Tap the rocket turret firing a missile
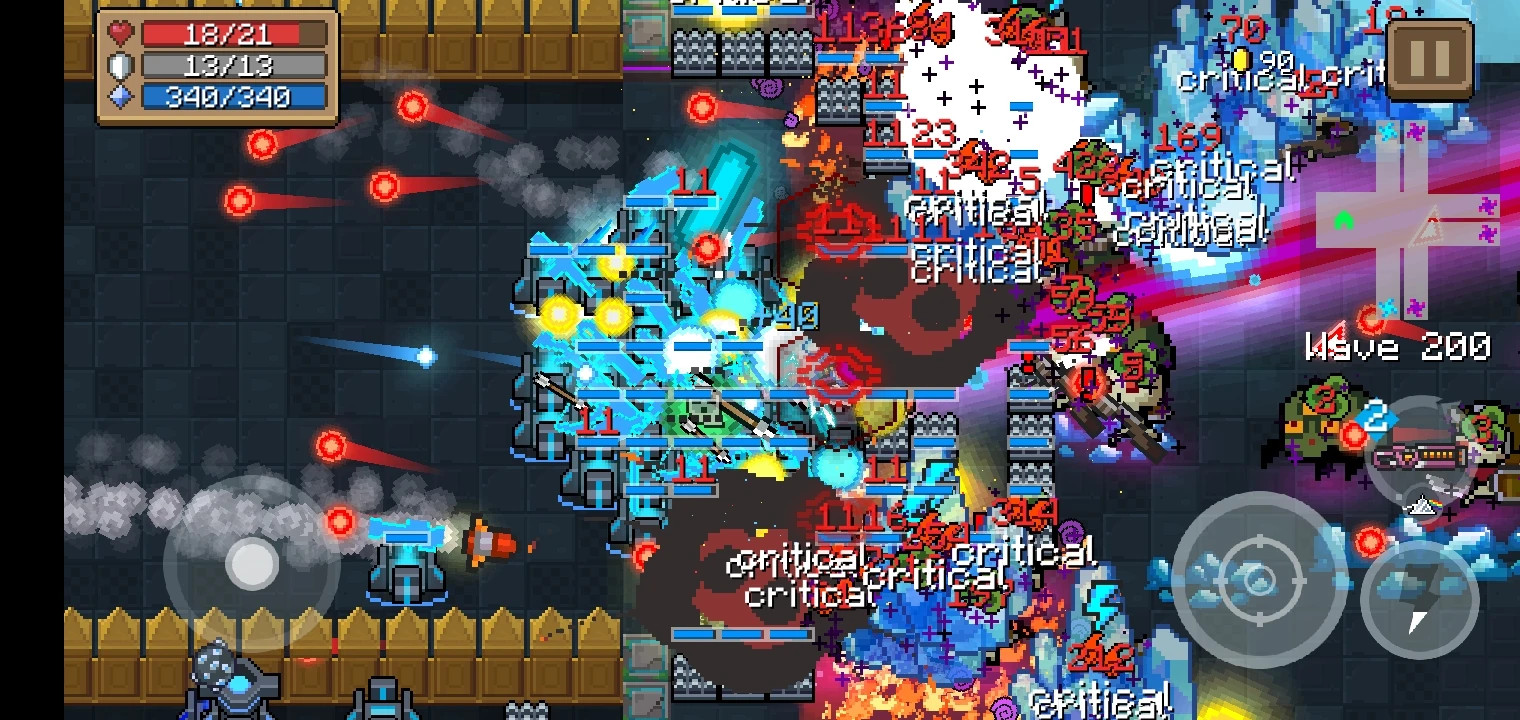1520x720 pixels. click(405, 575)
